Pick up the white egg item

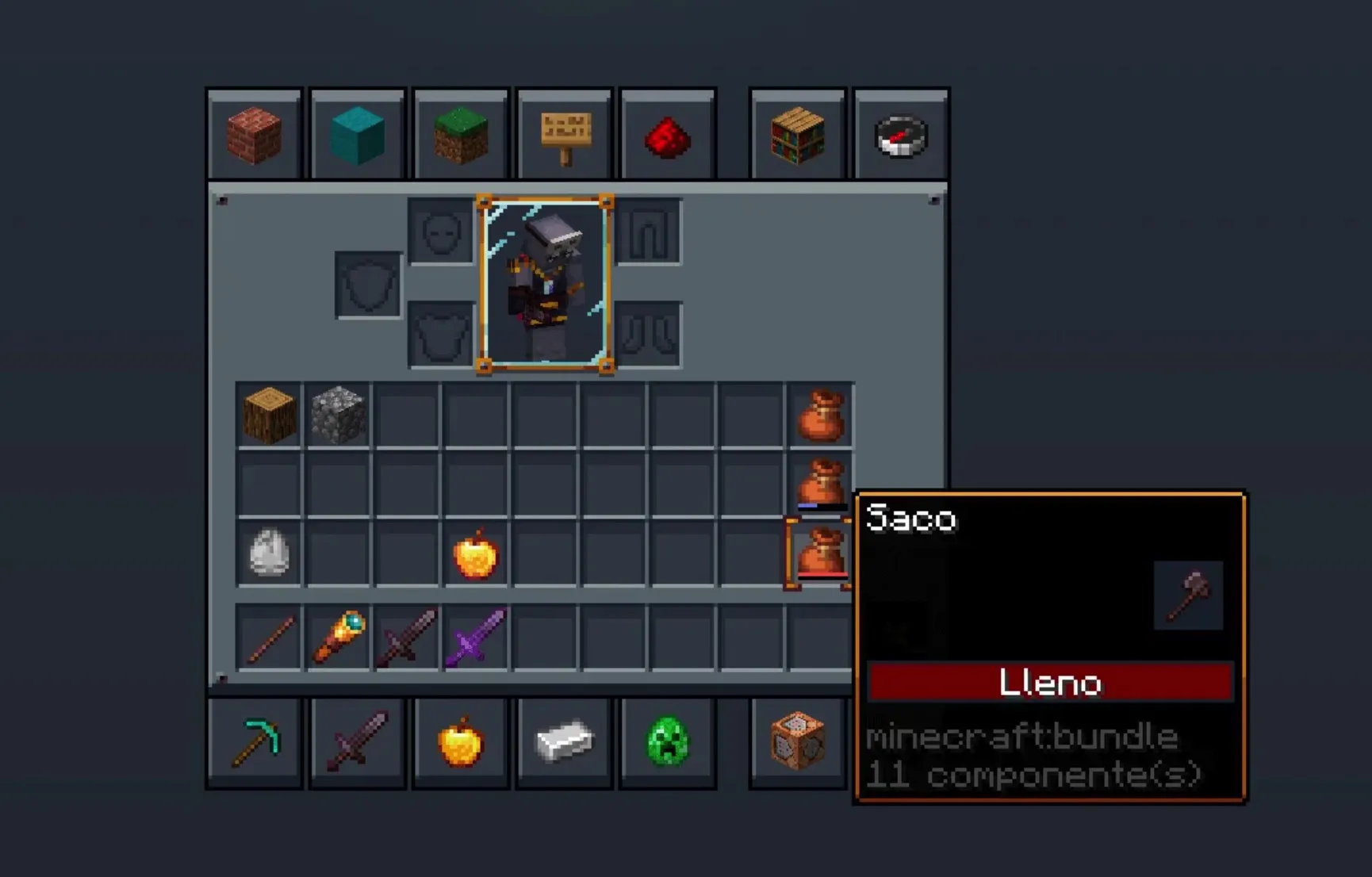269,553
